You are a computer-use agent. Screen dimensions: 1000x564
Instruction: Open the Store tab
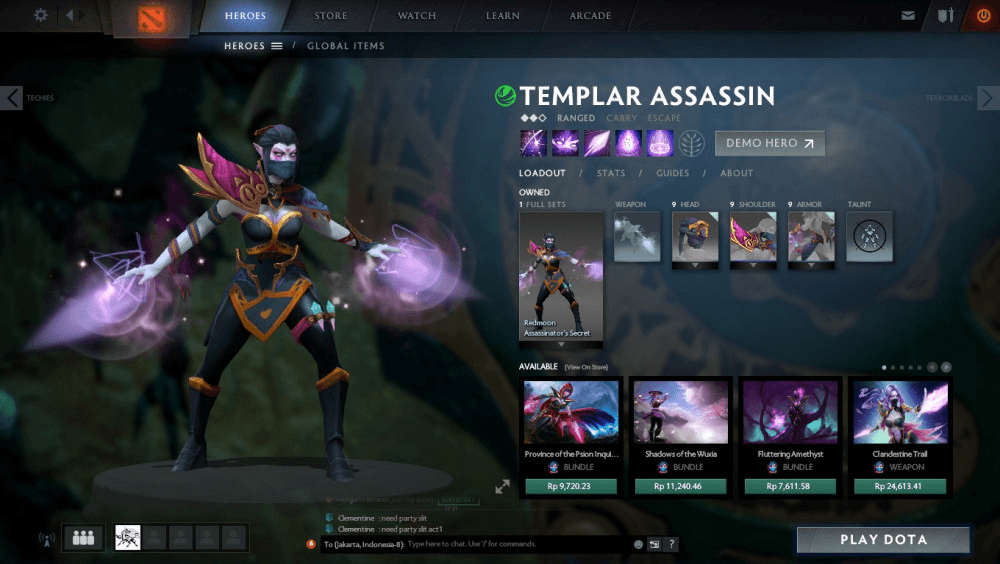coord(331,16)
